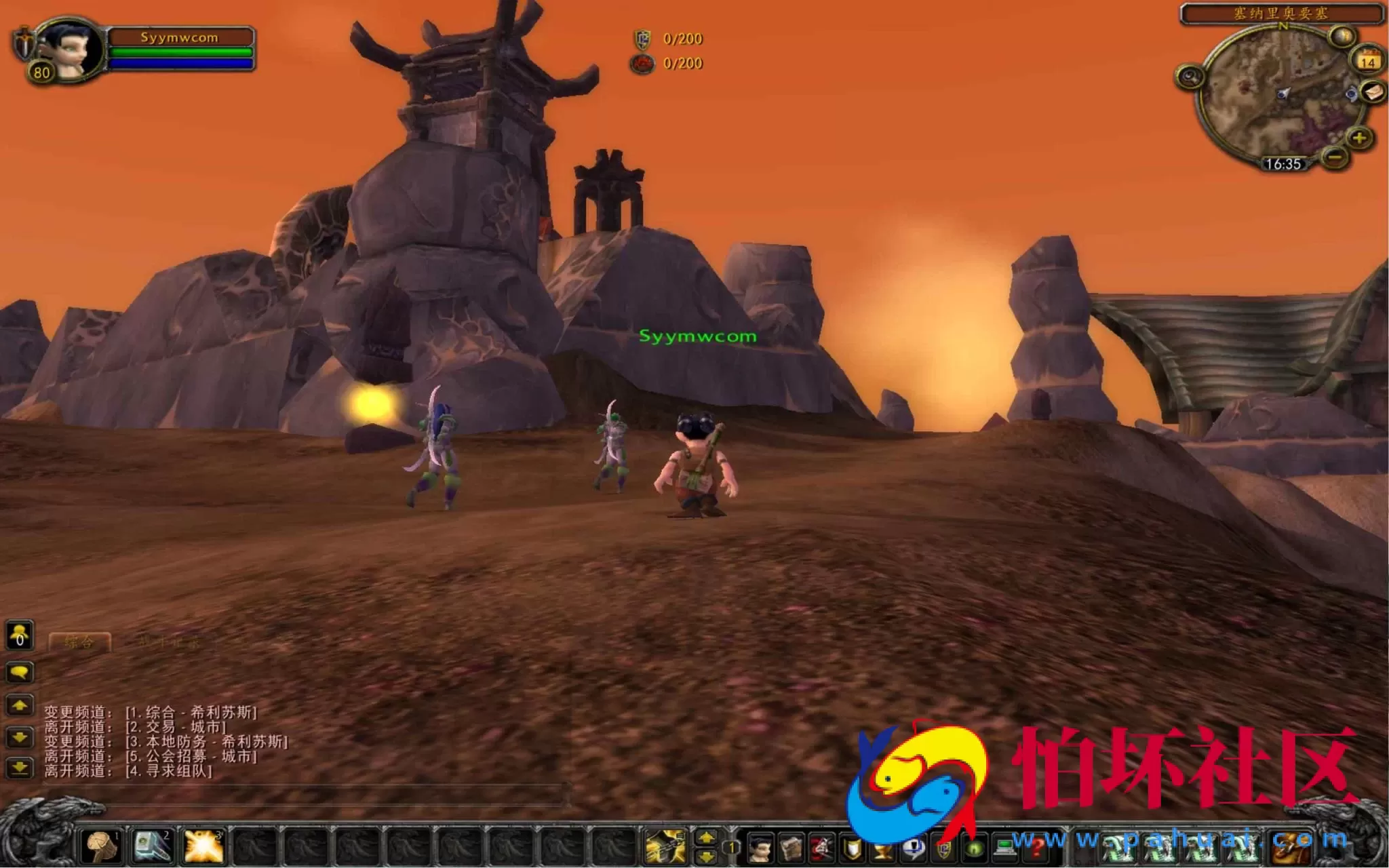This screenshot has height=868, width=1389.
Task: Open the red question-mark help icon
Action: click(1037, 849)
